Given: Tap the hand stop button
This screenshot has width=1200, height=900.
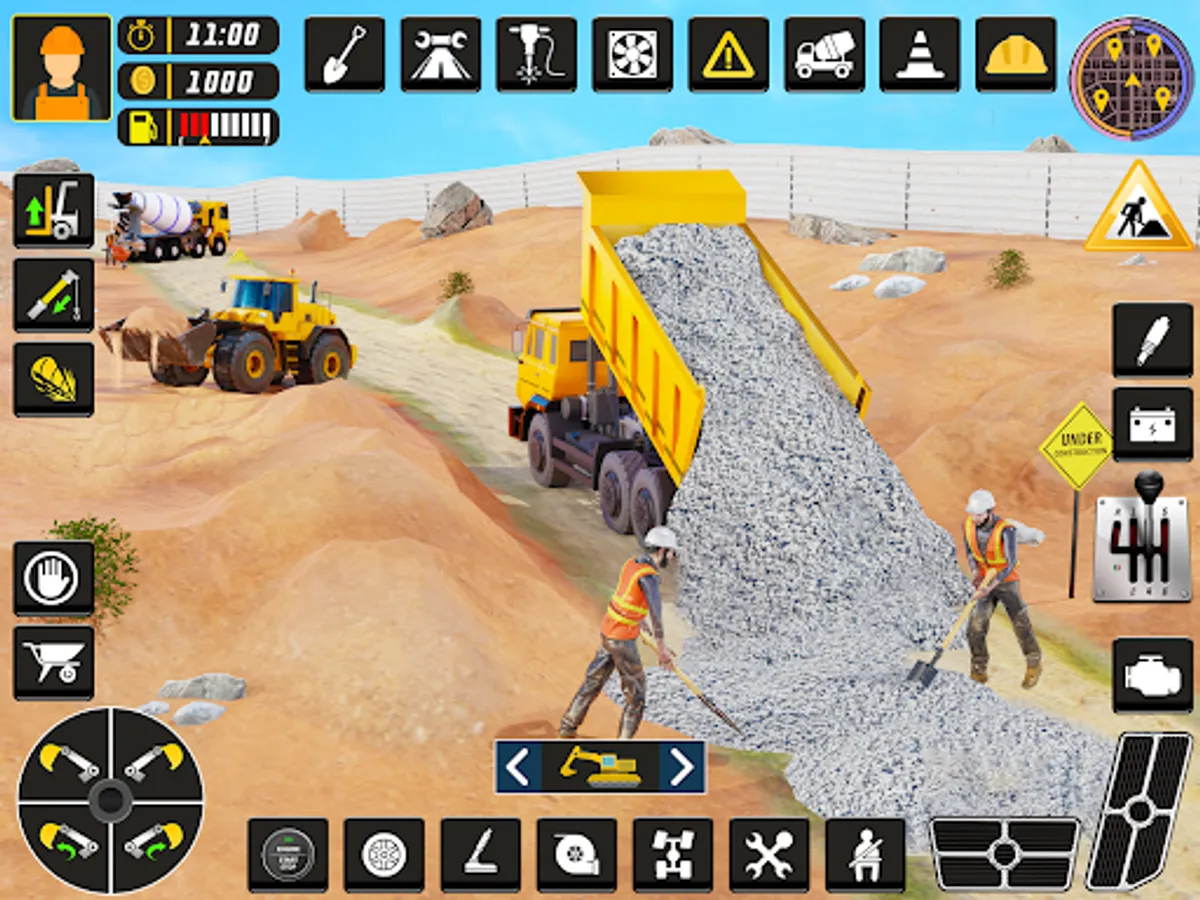Looking at the screenshot, I should coord(54,579).
